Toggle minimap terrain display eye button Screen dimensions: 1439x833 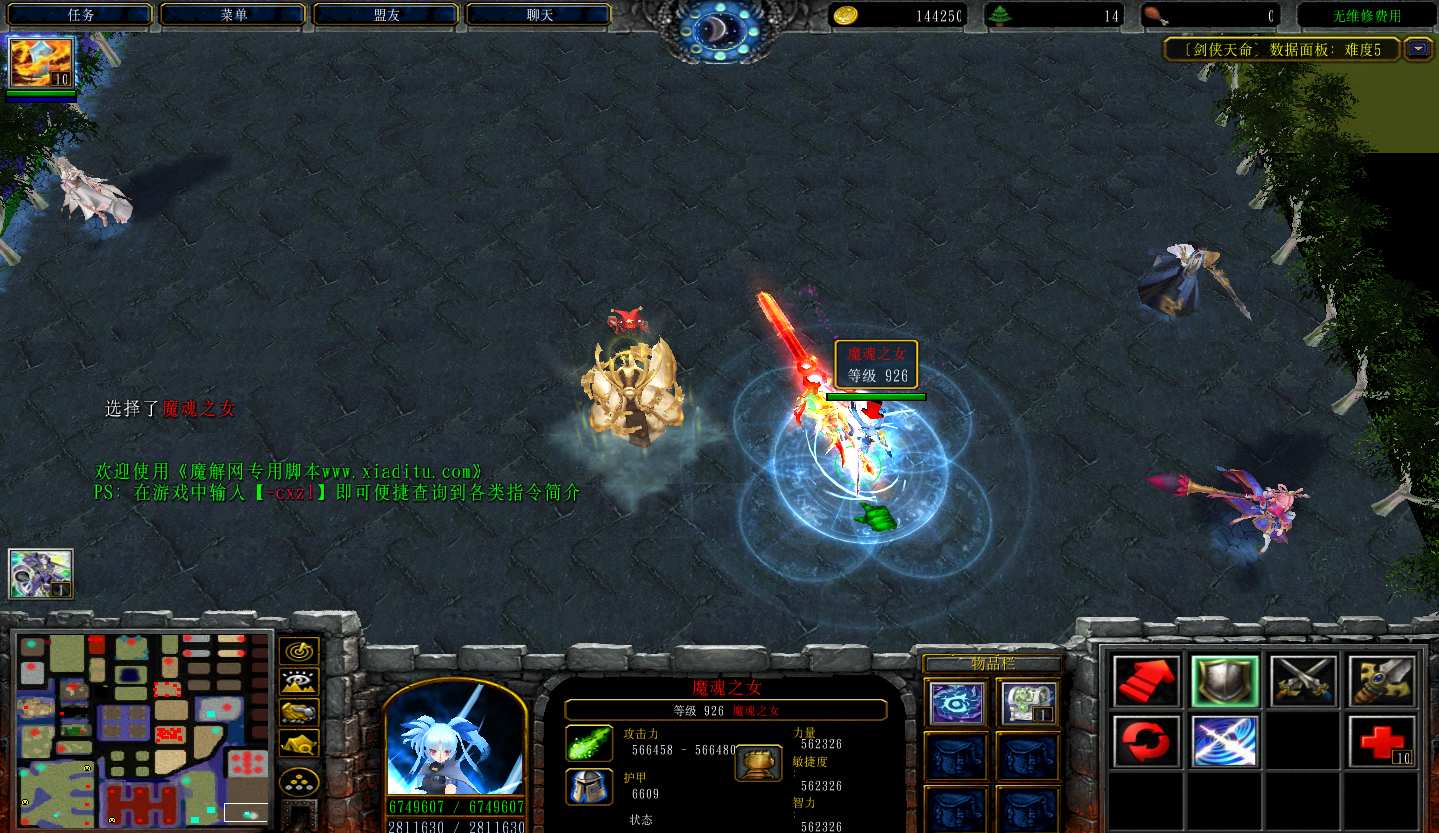click(299, 682)
